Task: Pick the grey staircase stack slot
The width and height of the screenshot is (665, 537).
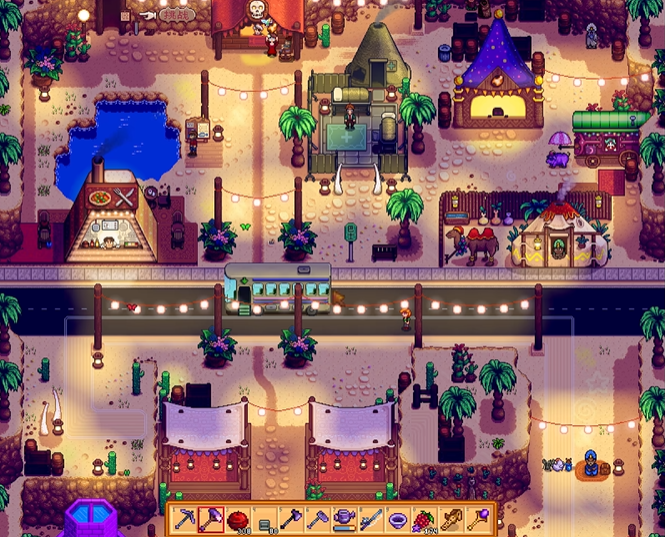Action: coord(265,518)
